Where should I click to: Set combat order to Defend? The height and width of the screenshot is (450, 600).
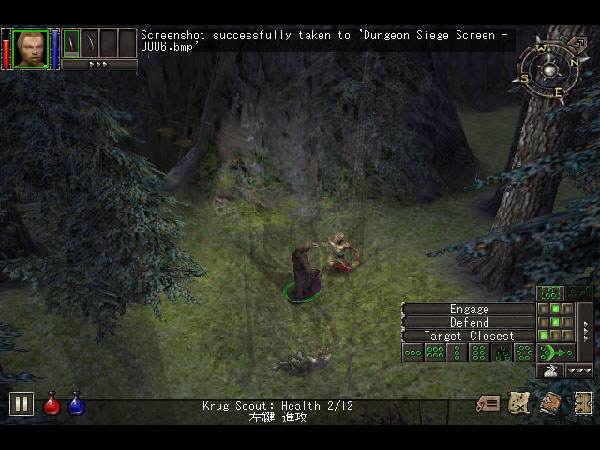(x=469, y=322)
